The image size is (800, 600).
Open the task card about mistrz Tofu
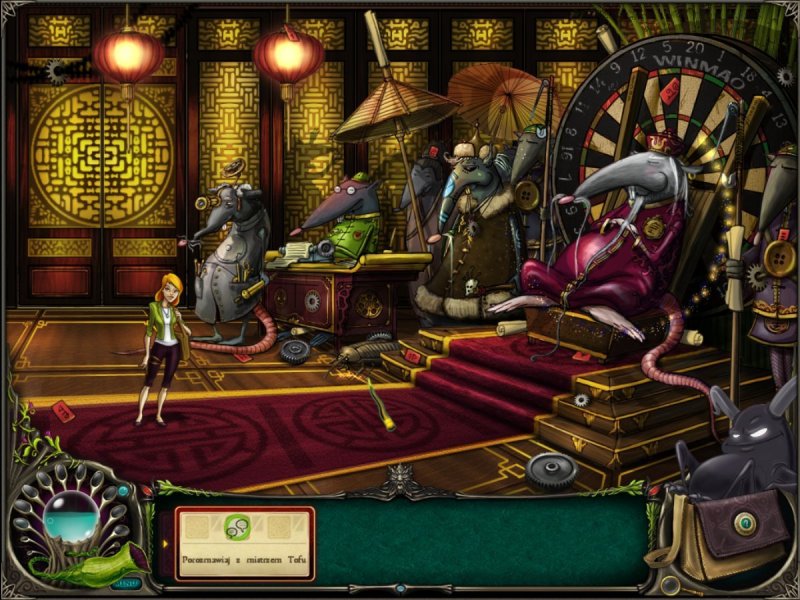coord(245,543)
